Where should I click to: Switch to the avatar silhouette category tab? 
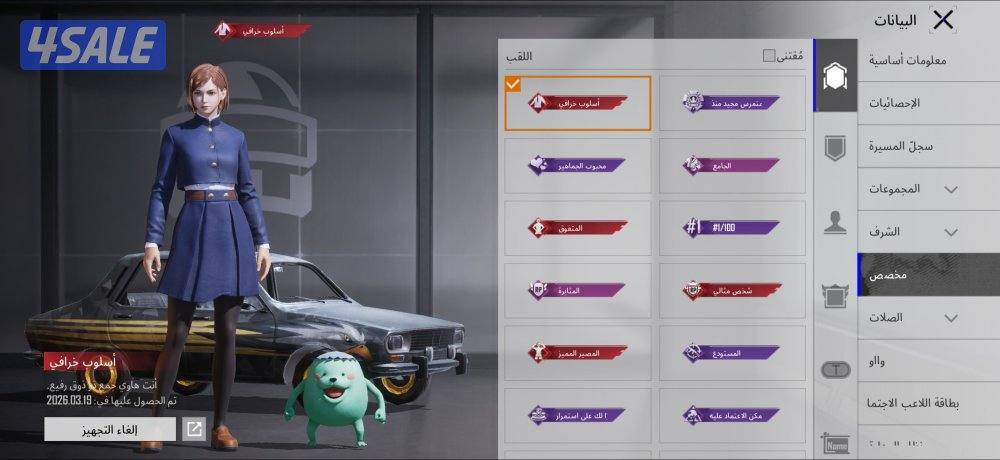tap(835, 223)
